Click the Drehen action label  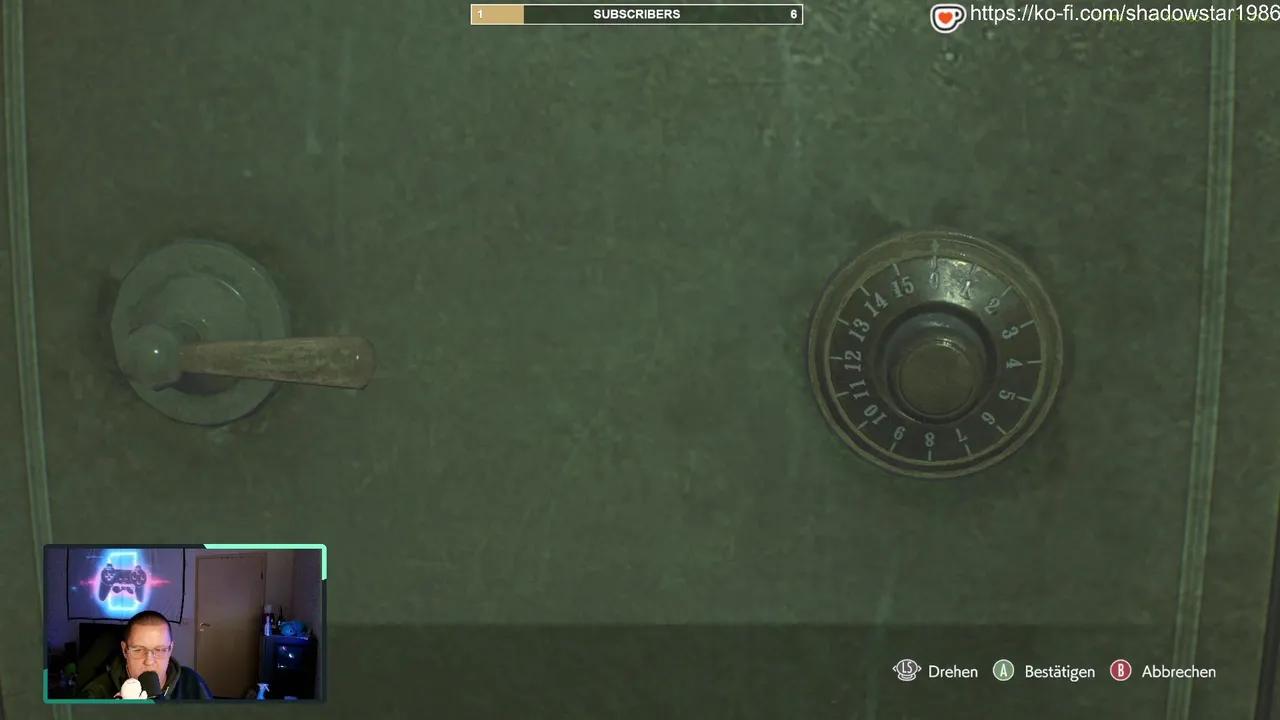coord(952,671)
